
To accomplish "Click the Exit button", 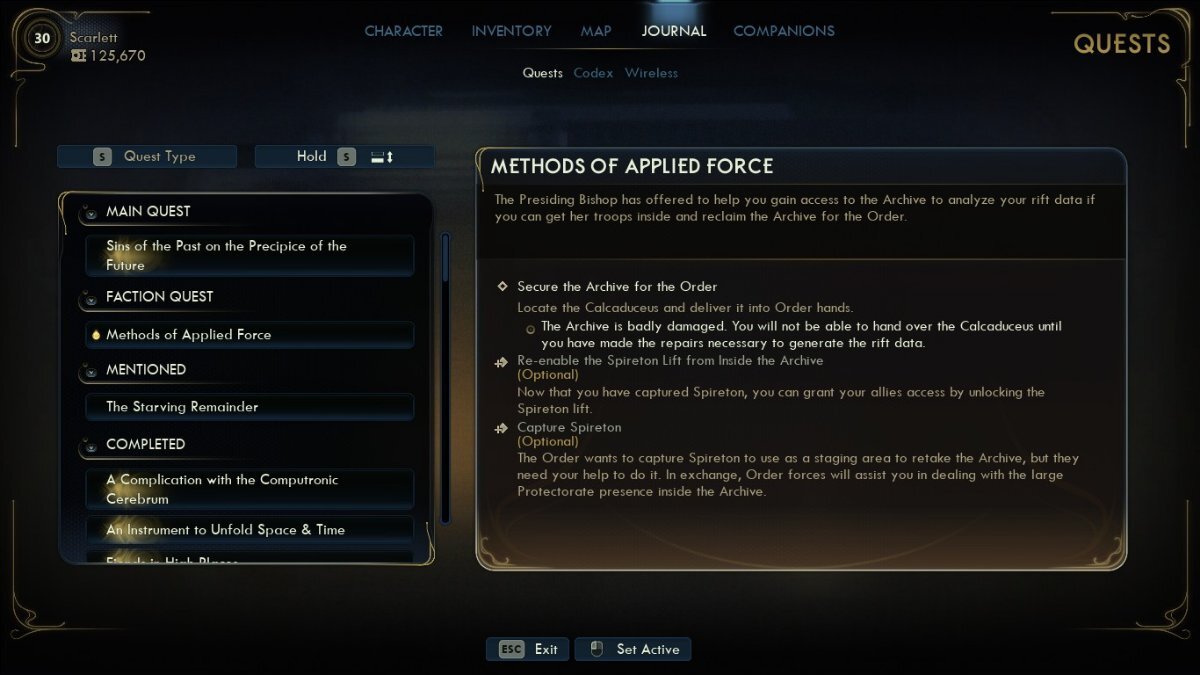I will [528, 649].
